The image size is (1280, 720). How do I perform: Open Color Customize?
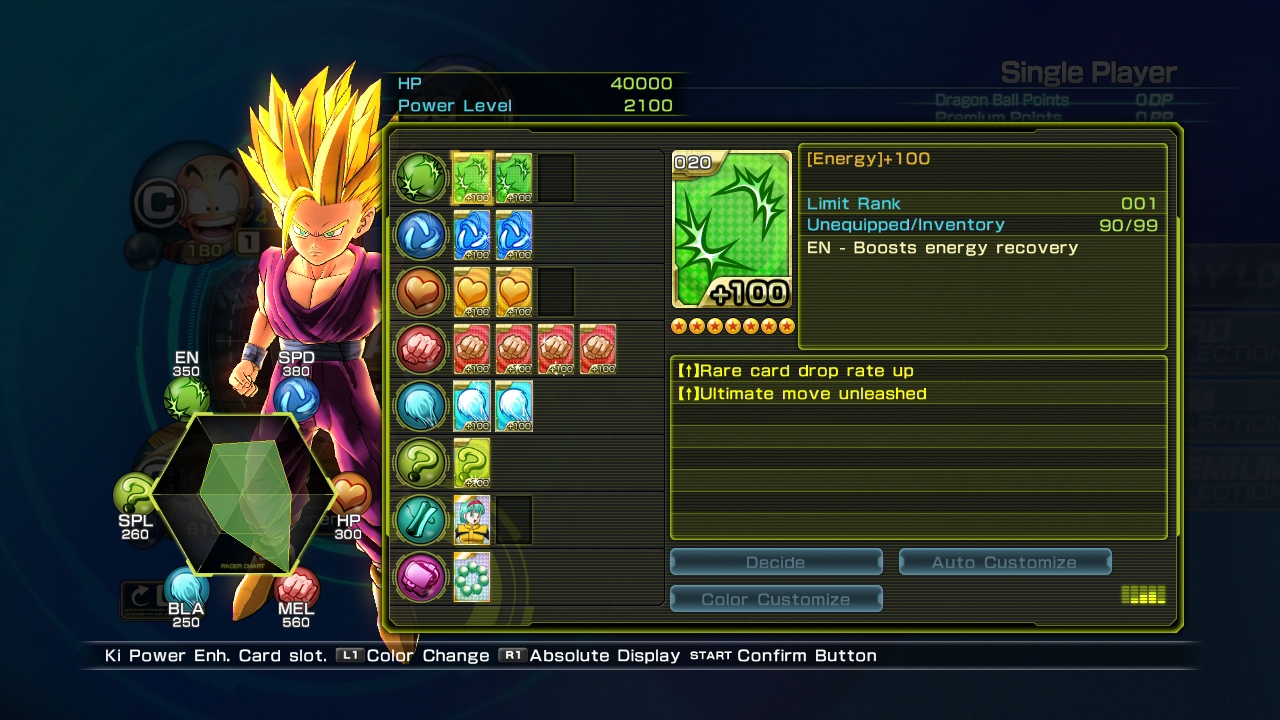(776, 599)
